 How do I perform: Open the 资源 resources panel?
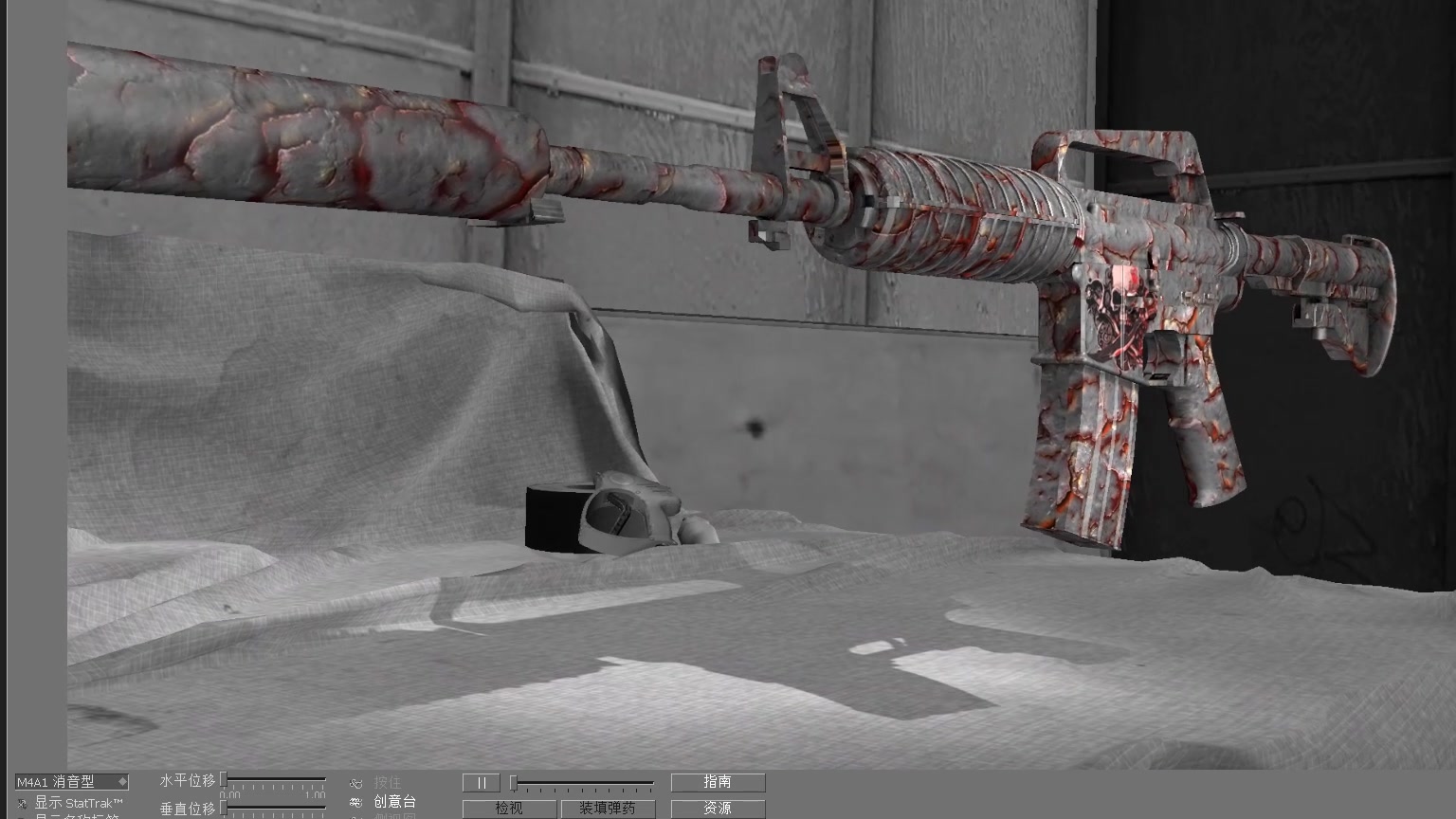(718, 809)
